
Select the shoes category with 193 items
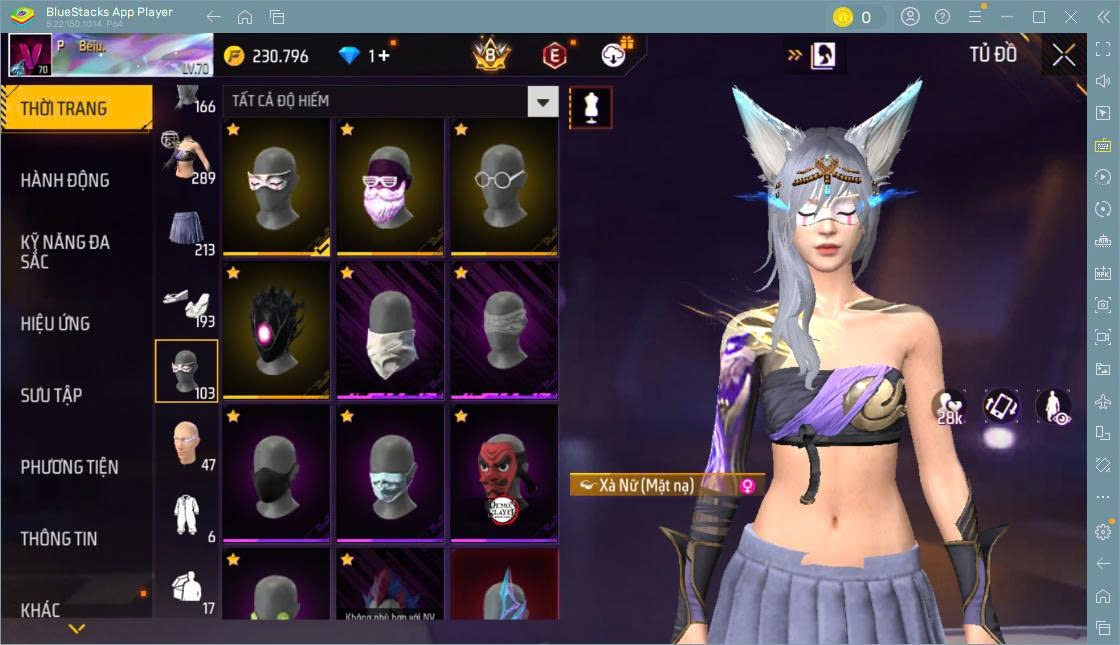coord(186,301)
